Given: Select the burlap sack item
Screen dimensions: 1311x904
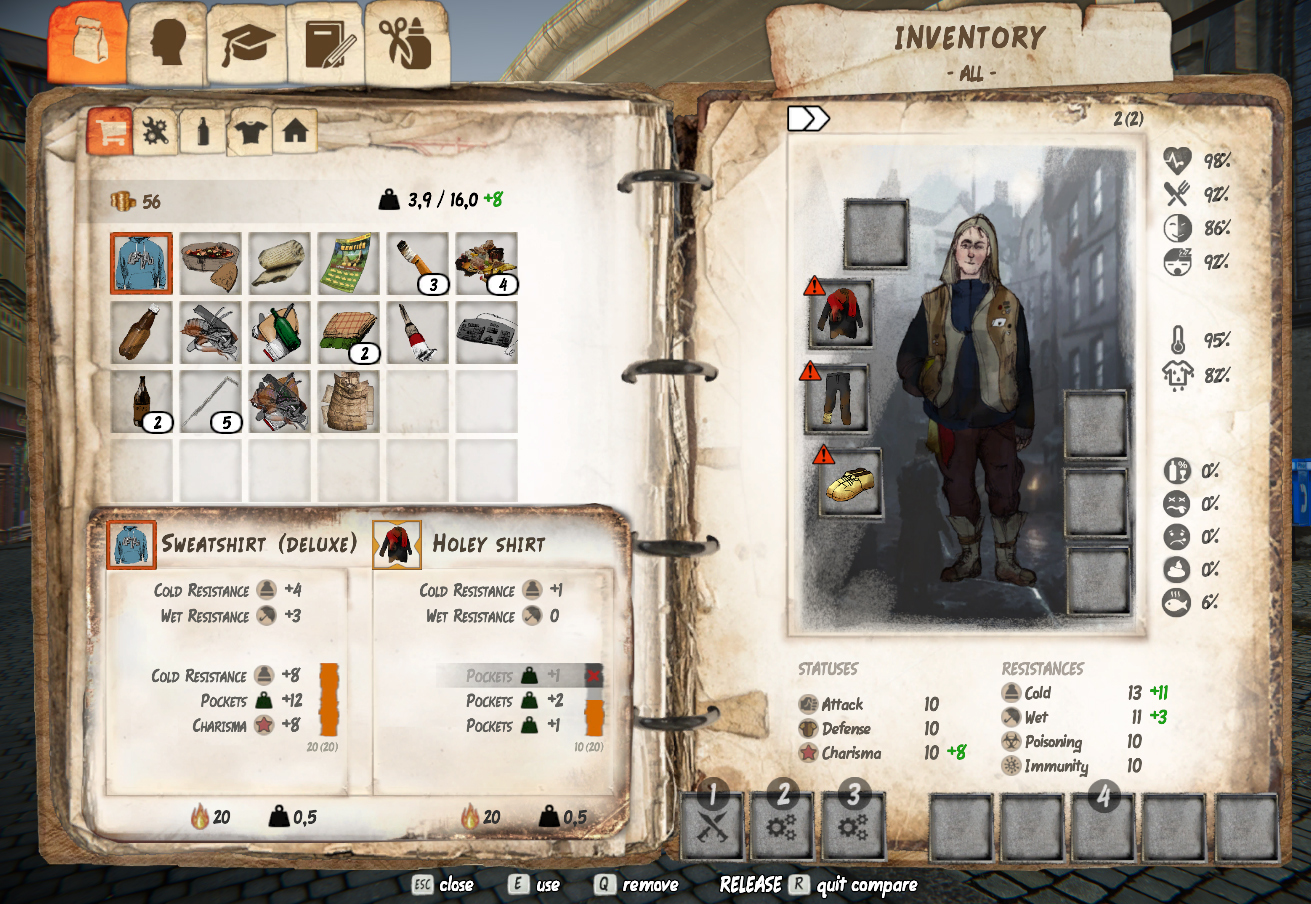Looking at the screenshot, I should 348,401.
